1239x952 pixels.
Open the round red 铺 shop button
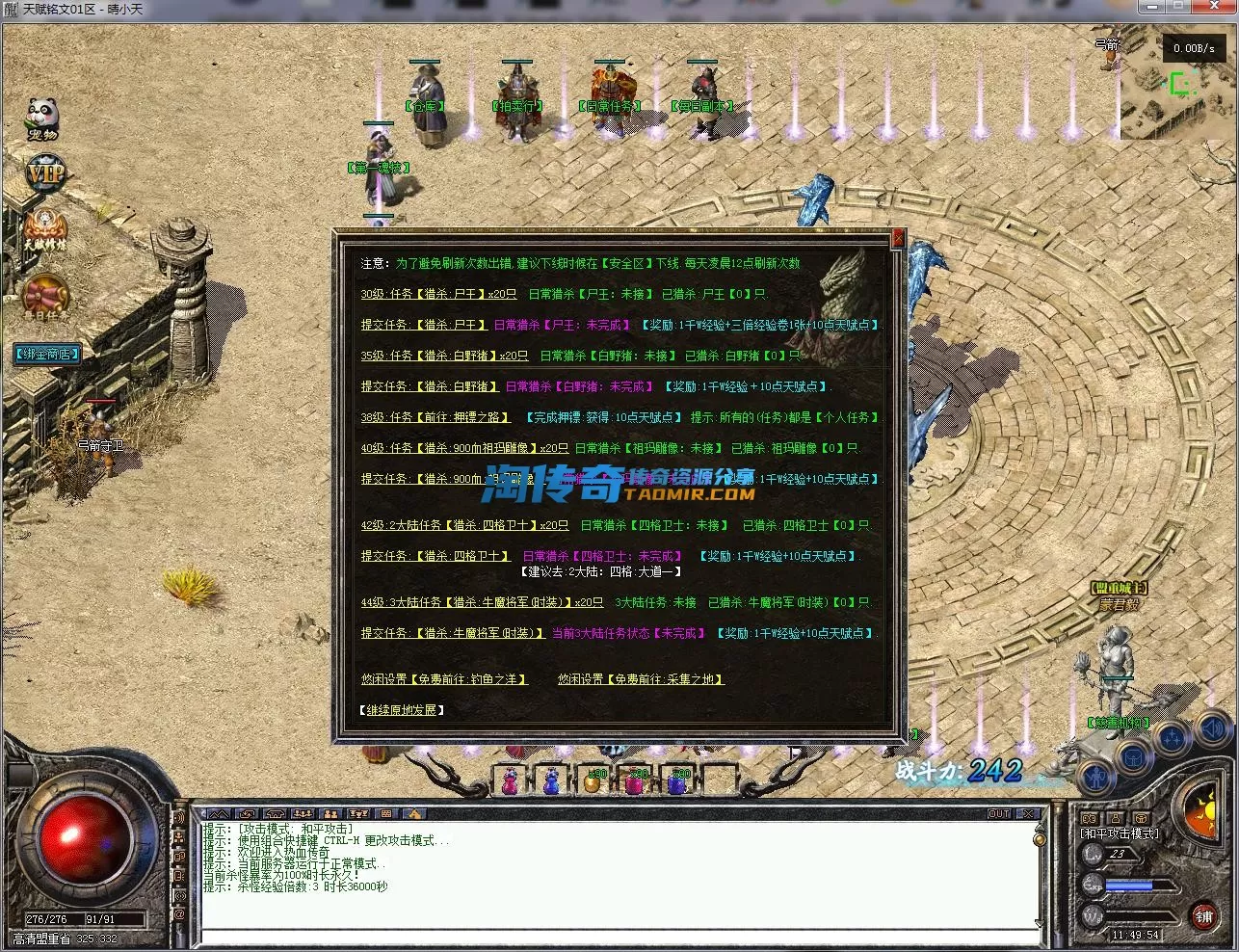point(1203,916)
